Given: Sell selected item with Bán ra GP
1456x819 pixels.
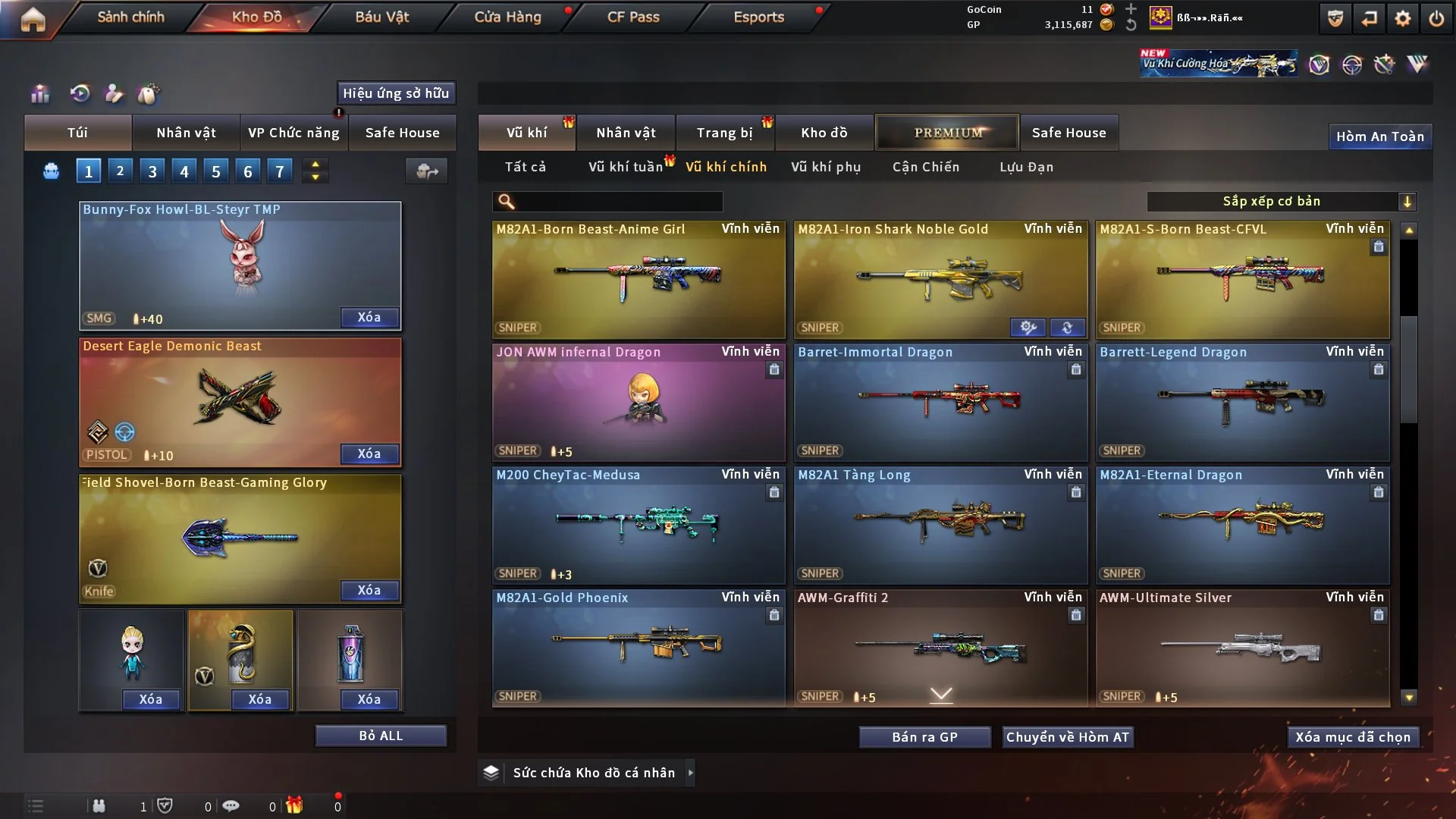Looking at the screenshot, I should (924, 737).
